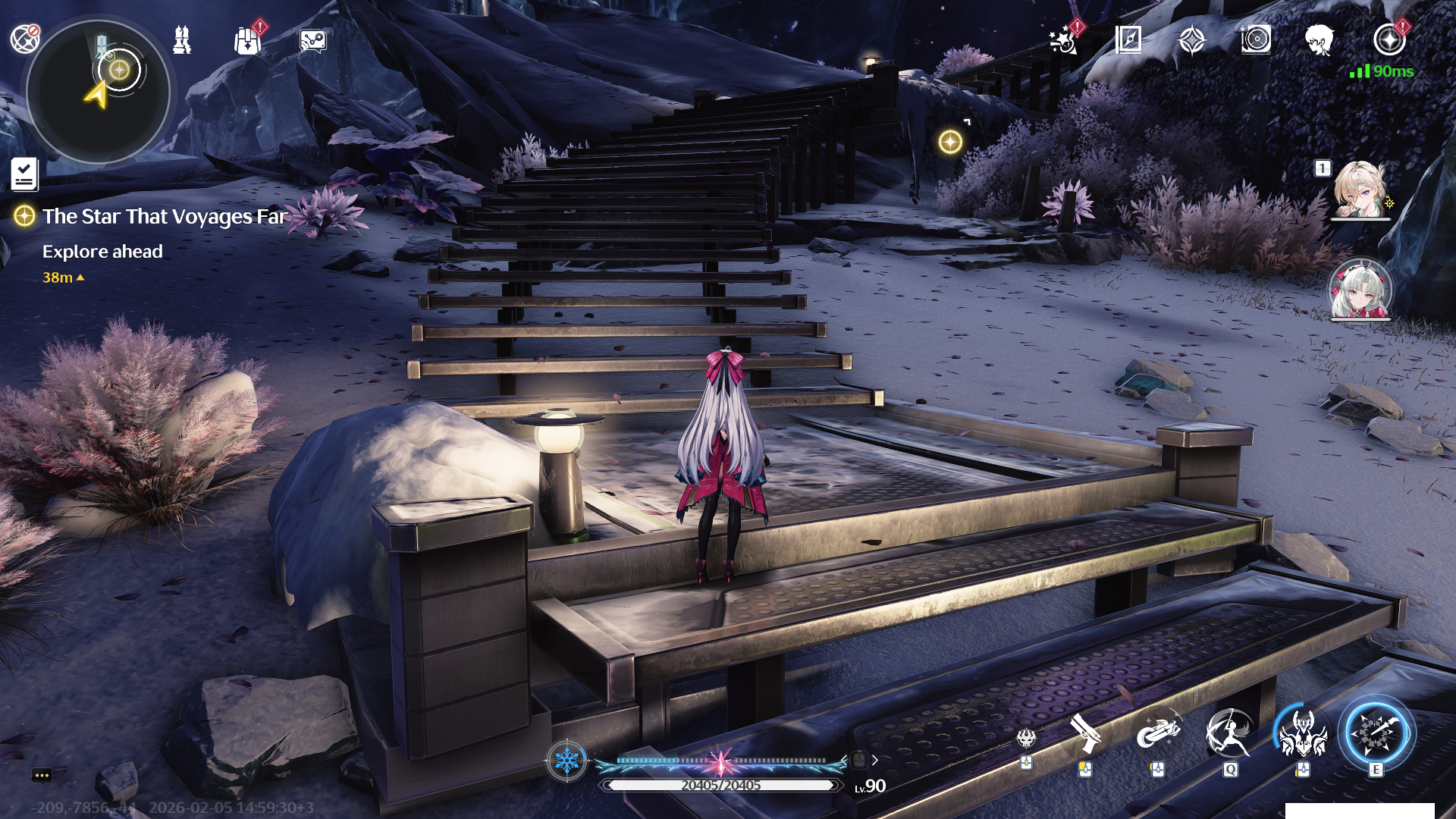1456x819 pixels.
Task: Open the shooting stars event icon
Action: point(1063,40)
